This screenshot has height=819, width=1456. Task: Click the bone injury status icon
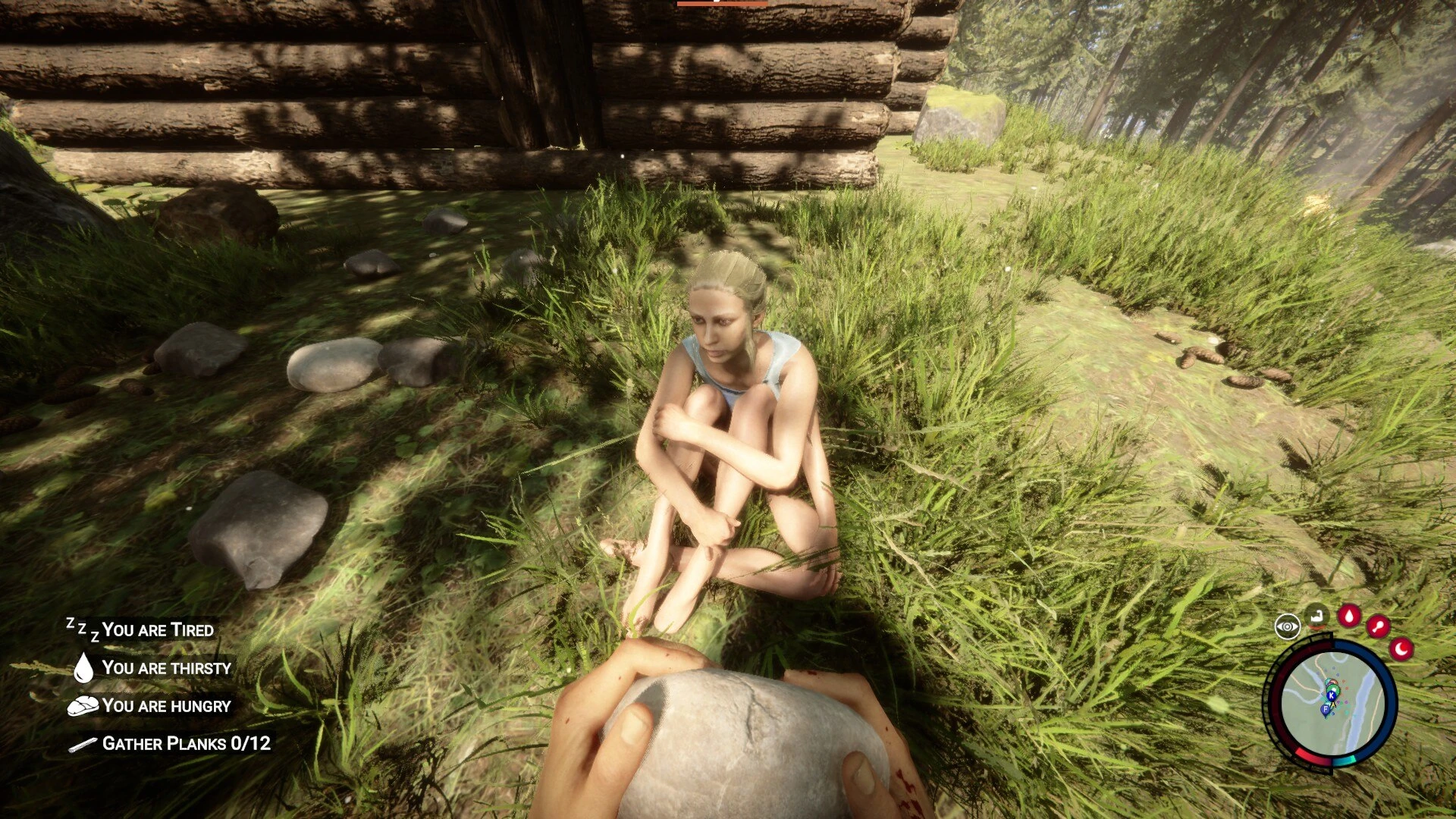[1379, 626]
